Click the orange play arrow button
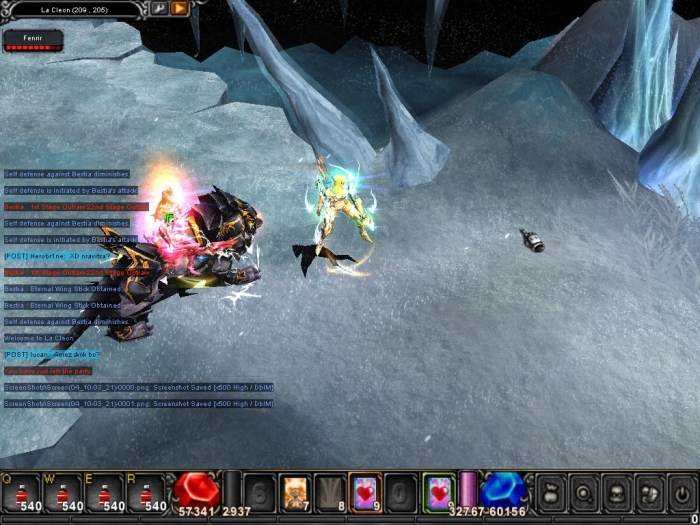700x525 pixels. point(179,8)
